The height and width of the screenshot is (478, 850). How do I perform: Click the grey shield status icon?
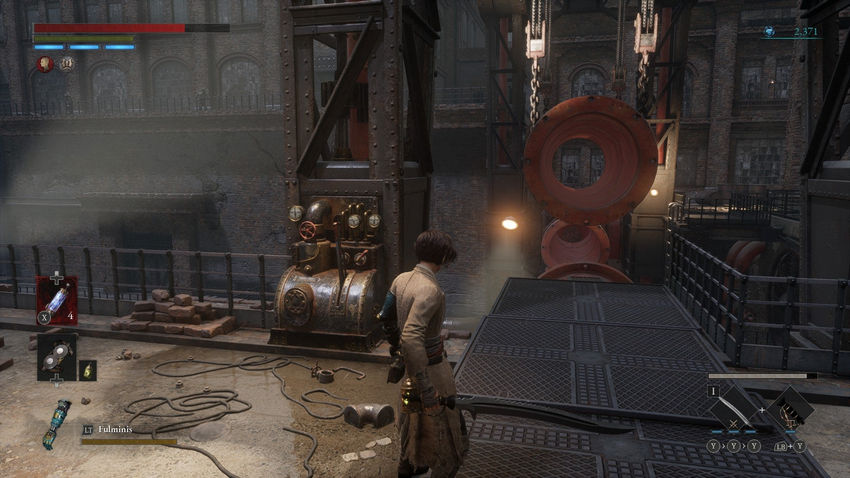coord(66,64)
